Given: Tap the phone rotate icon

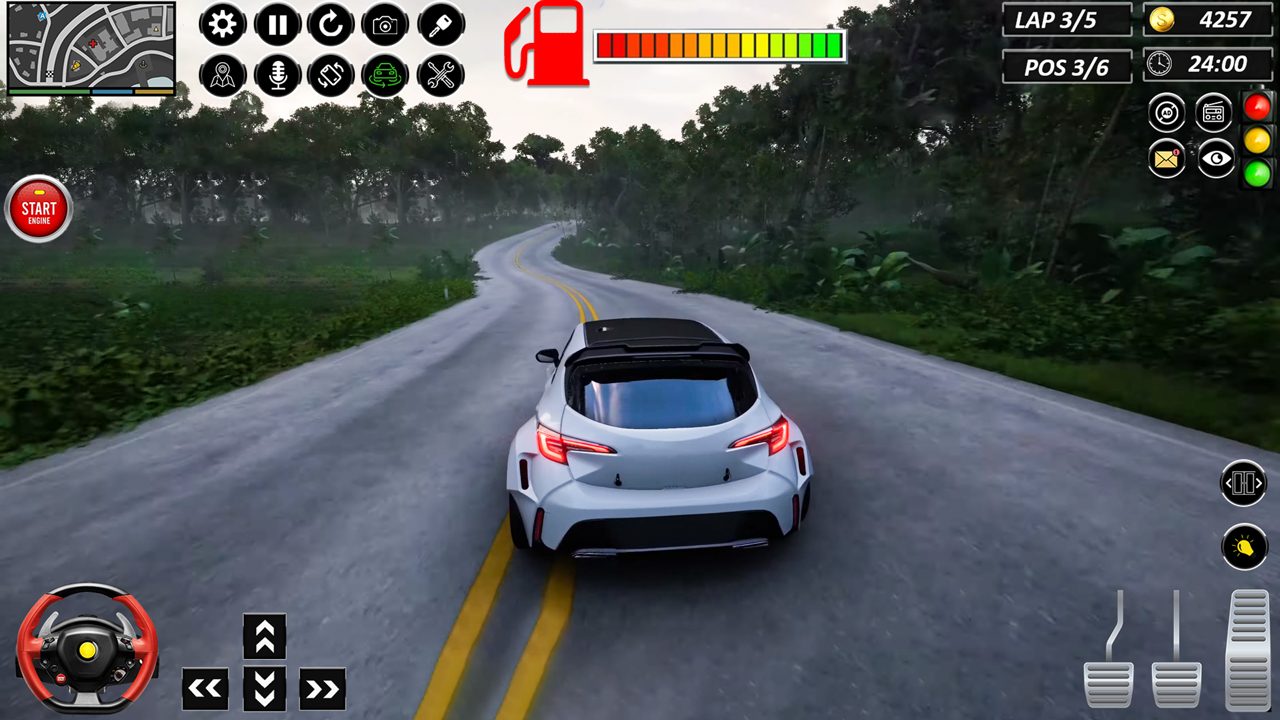Looking at the screenshot, I should tap(331, 76).
